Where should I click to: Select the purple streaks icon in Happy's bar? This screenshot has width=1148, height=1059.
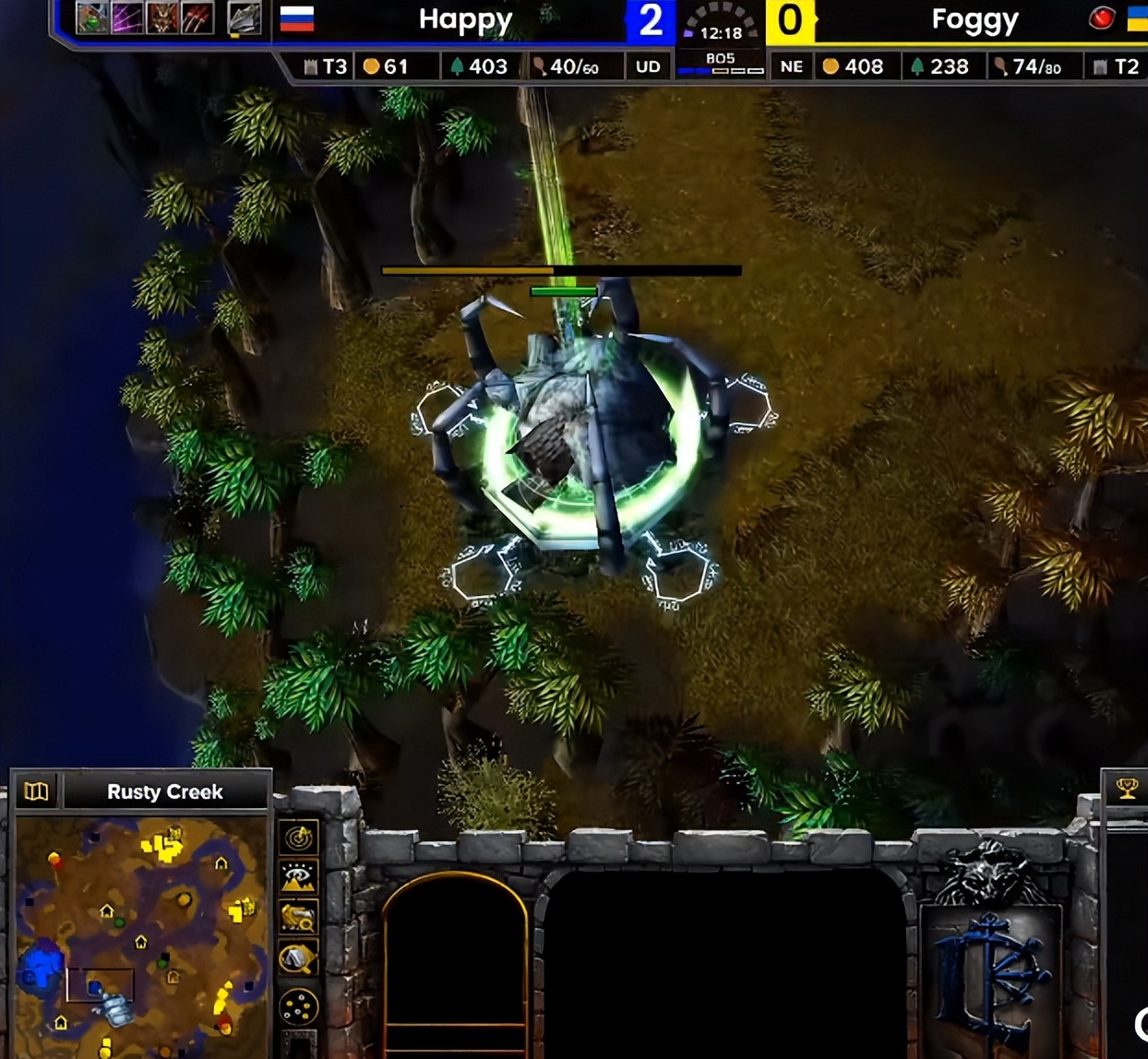click(127, 18)
